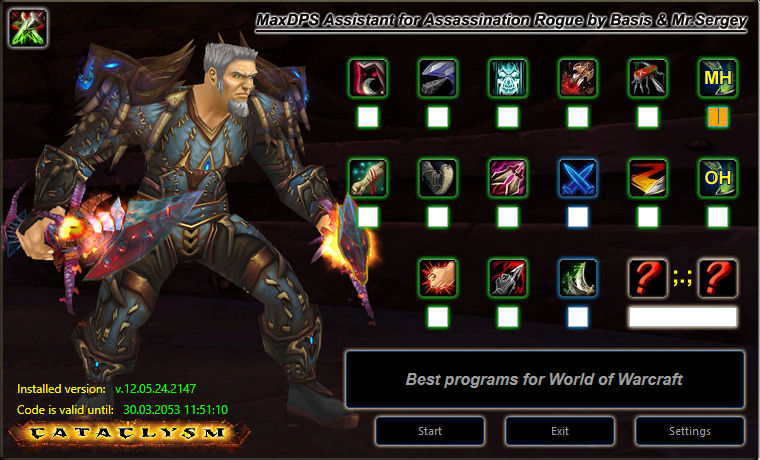Image resolution: width=760 pixels, height=460 pixels.
Task: Choose the blue crossed swords icon
Action: click(578, 178)
